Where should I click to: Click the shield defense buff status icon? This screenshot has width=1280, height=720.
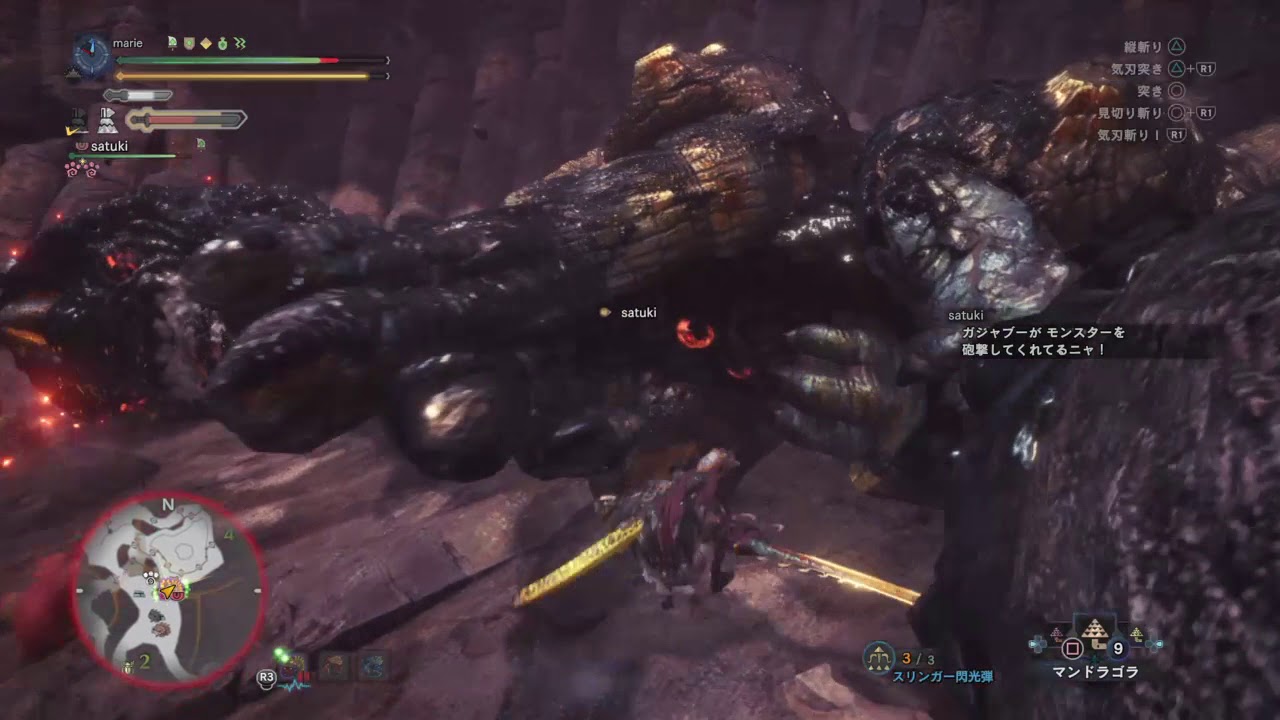tap(188, 43)
